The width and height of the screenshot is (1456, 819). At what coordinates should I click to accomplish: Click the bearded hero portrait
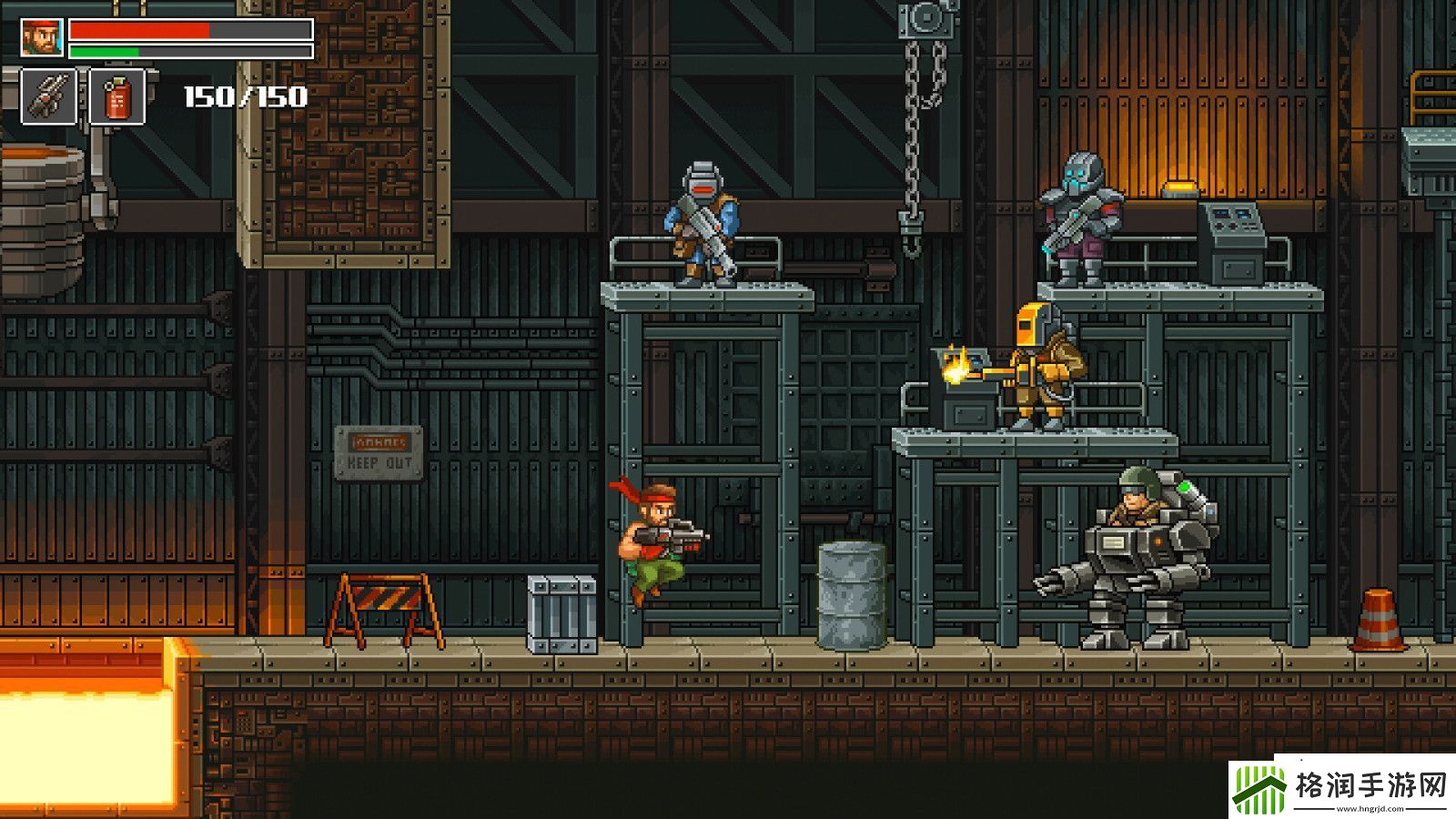[42, 38]
